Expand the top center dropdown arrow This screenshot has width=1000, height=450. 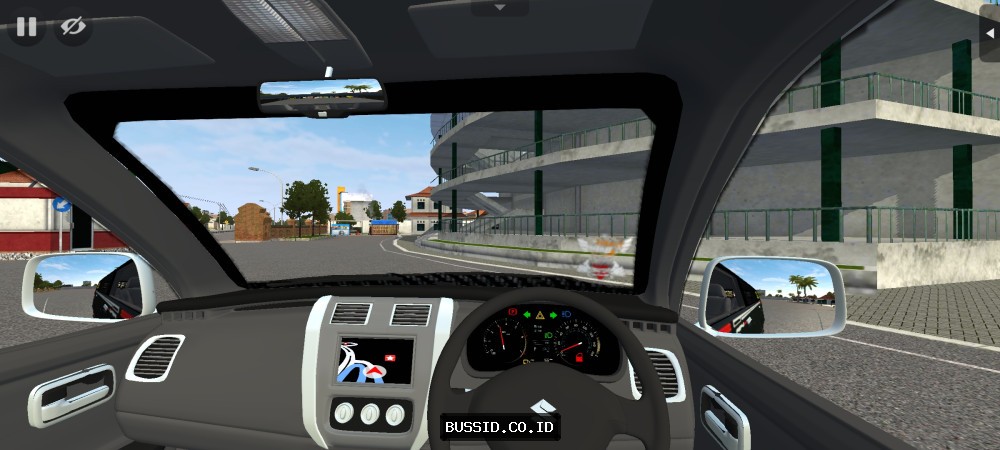[500, 7]
